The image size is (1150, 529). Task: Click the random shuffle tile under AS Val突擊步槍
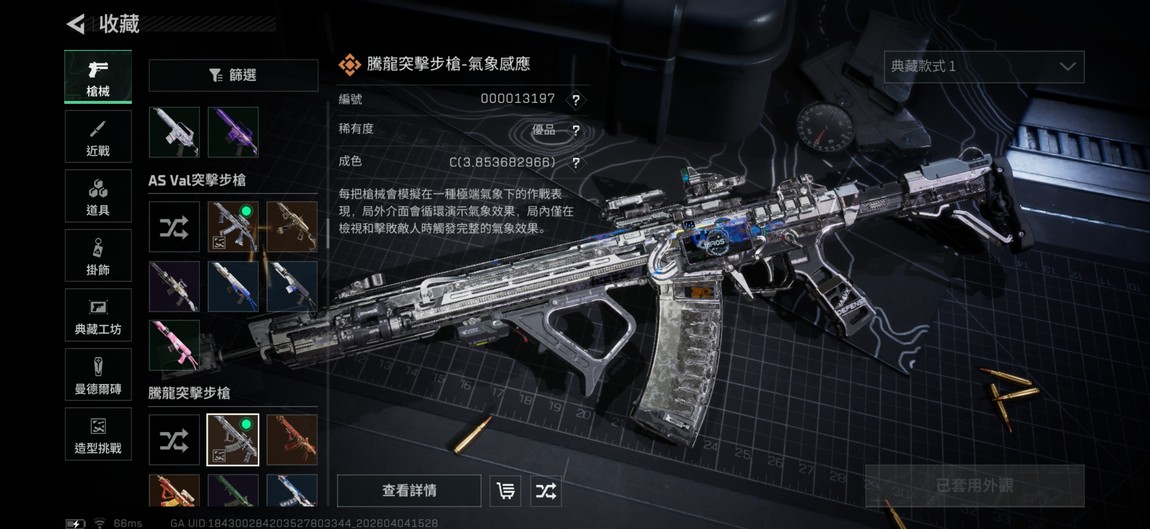pos(174,227)
